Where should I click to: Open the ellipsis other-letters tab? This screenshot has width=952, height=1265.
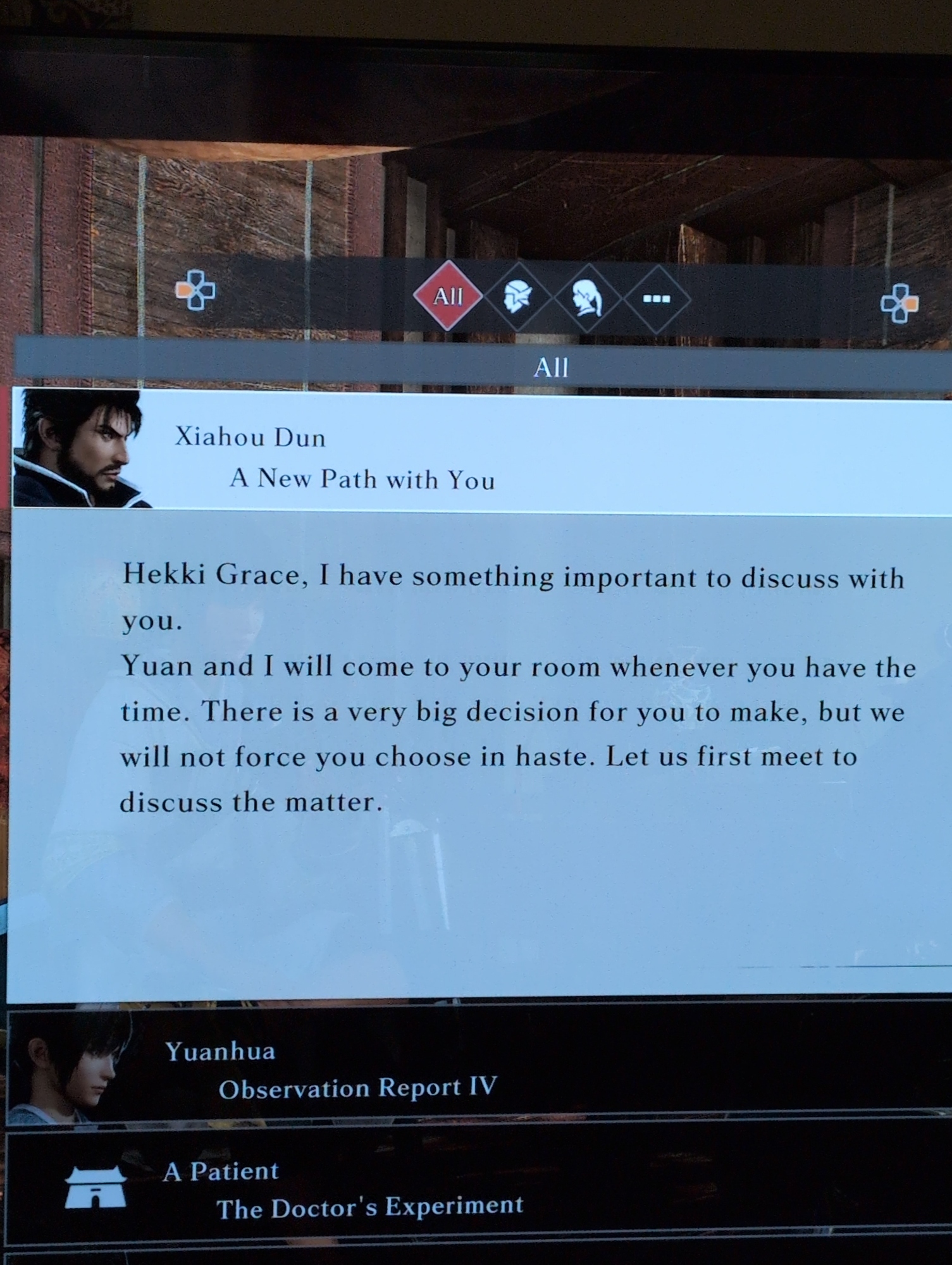[657, 299]
